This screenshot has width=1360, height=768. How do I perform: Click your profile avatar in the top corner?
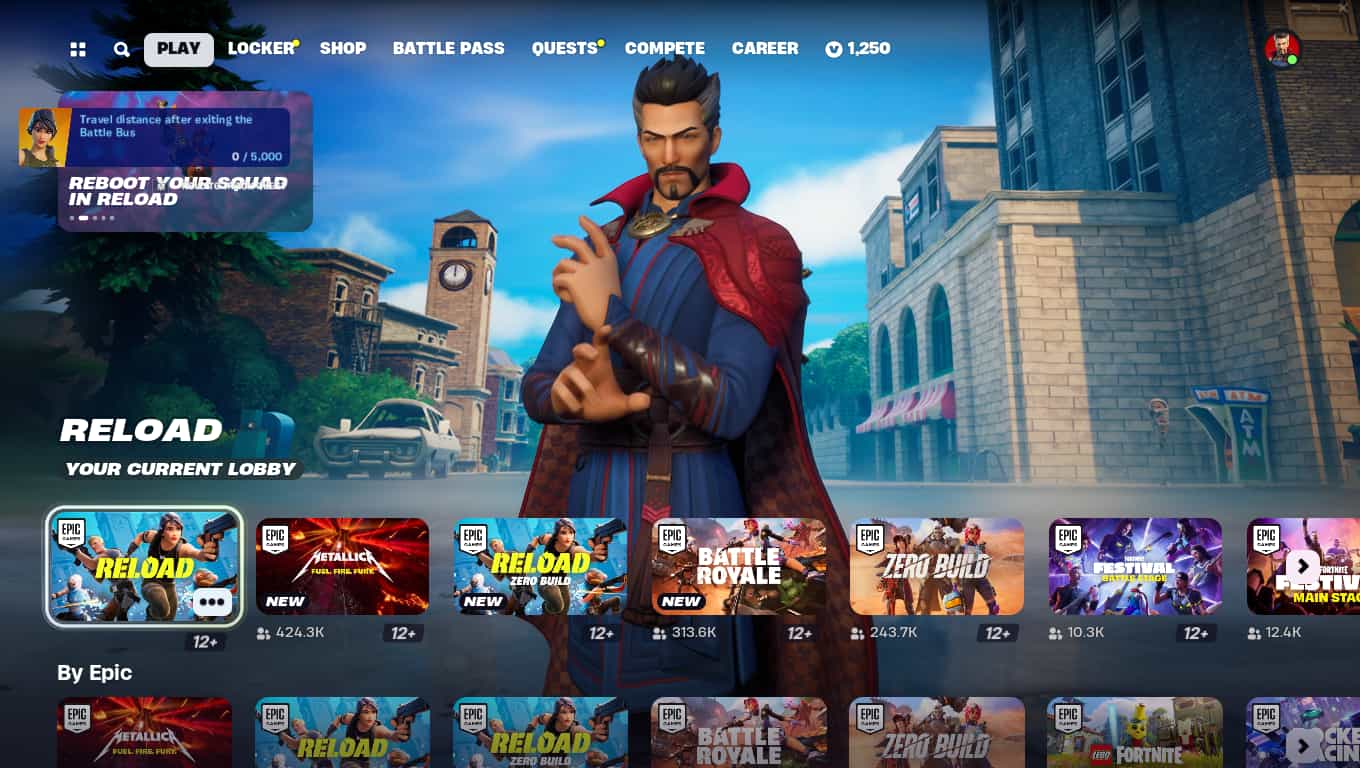pyautogui.click(x=1285, y=47)
